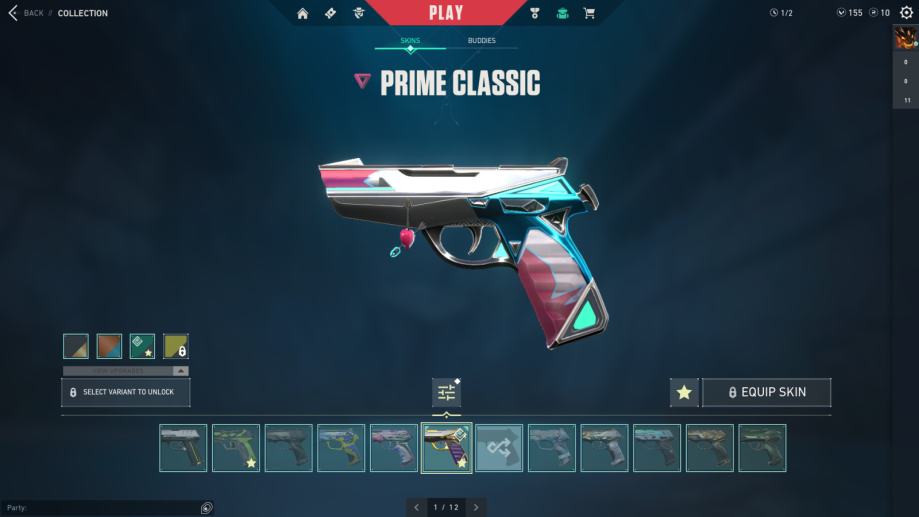Viewport: 919px width, 517px height.
Task: Open the store shopping cart
Action: [x=589, y=13]
